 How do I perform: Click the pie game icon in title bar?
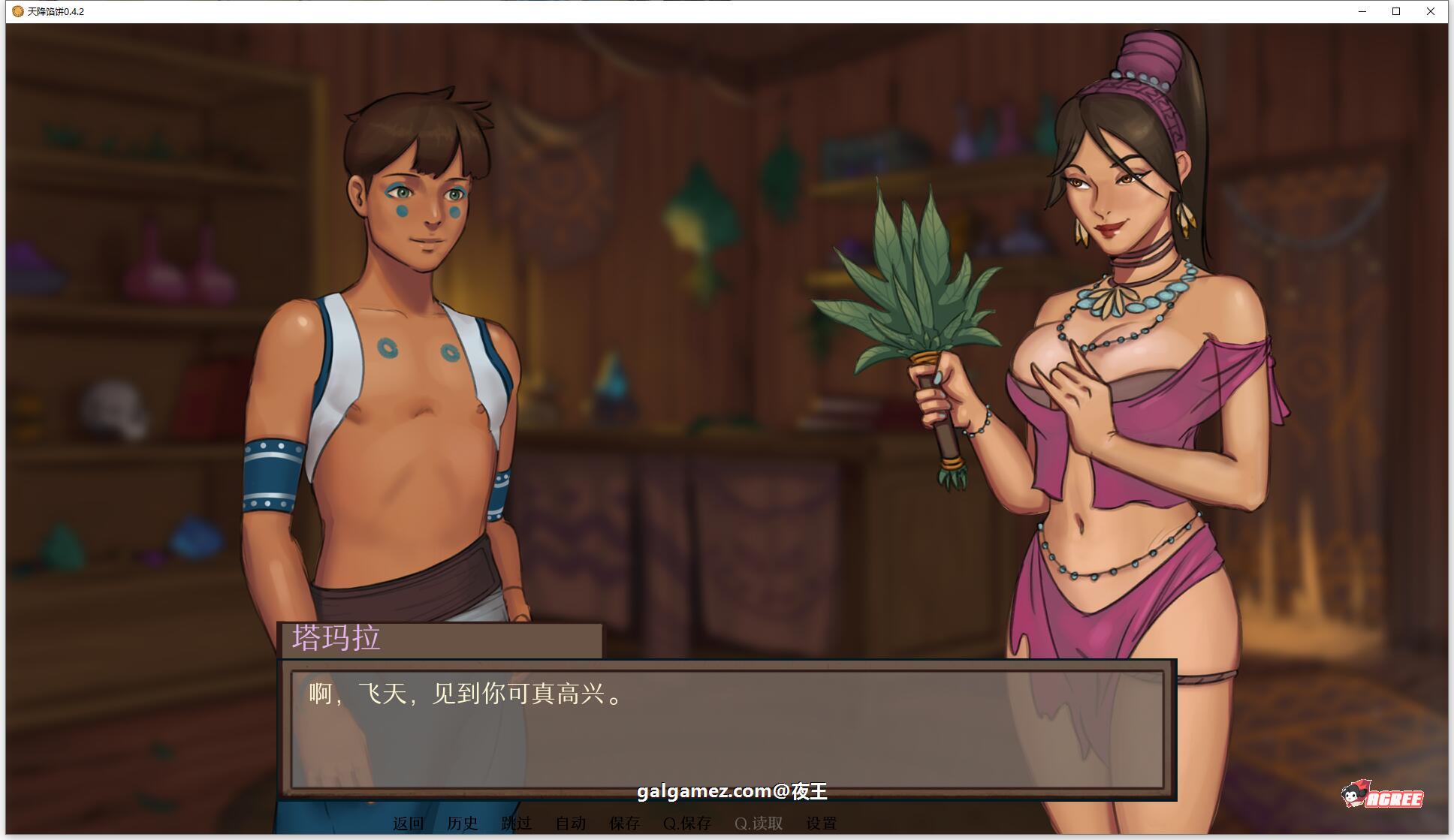click(17, 11)
